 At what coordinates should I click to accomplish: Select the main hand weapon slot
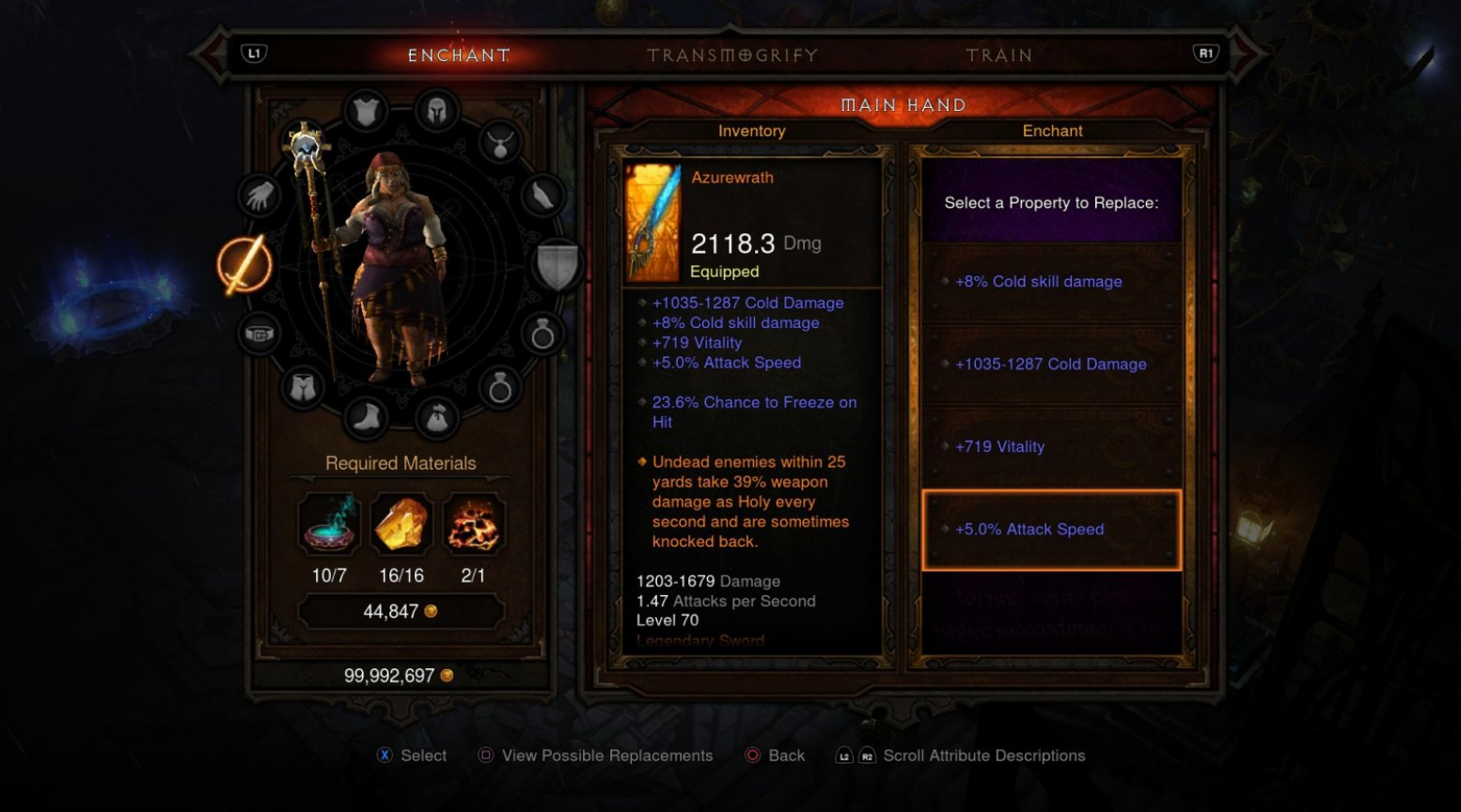246,266
